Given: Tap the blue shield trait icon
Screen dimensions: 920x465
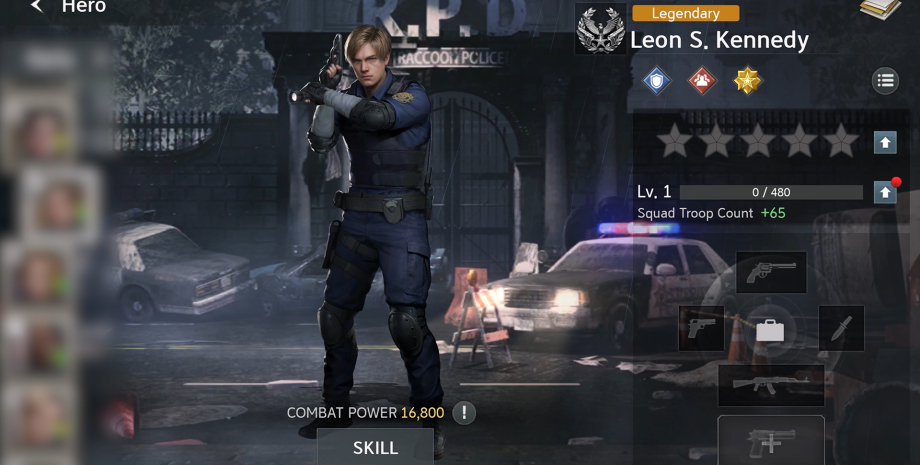Looking at the screenshot, I should click(x=656, y=81).
